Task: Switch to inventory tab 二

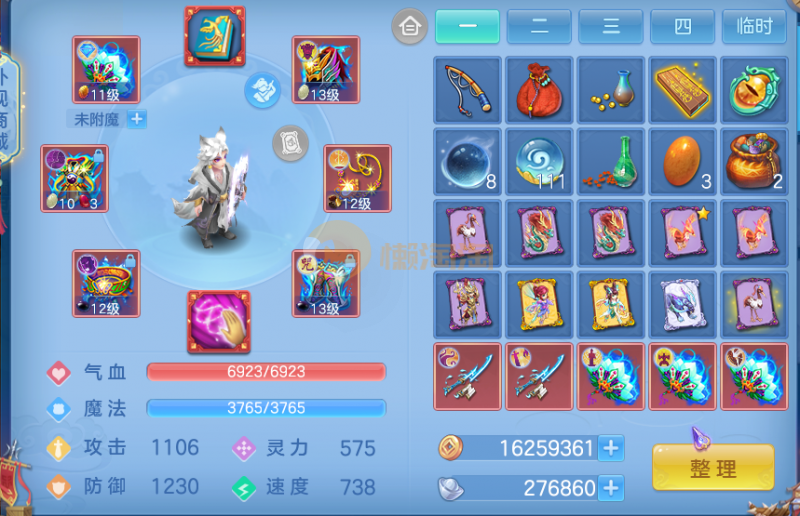Action: pyautogui.click(x=539, y=26)
